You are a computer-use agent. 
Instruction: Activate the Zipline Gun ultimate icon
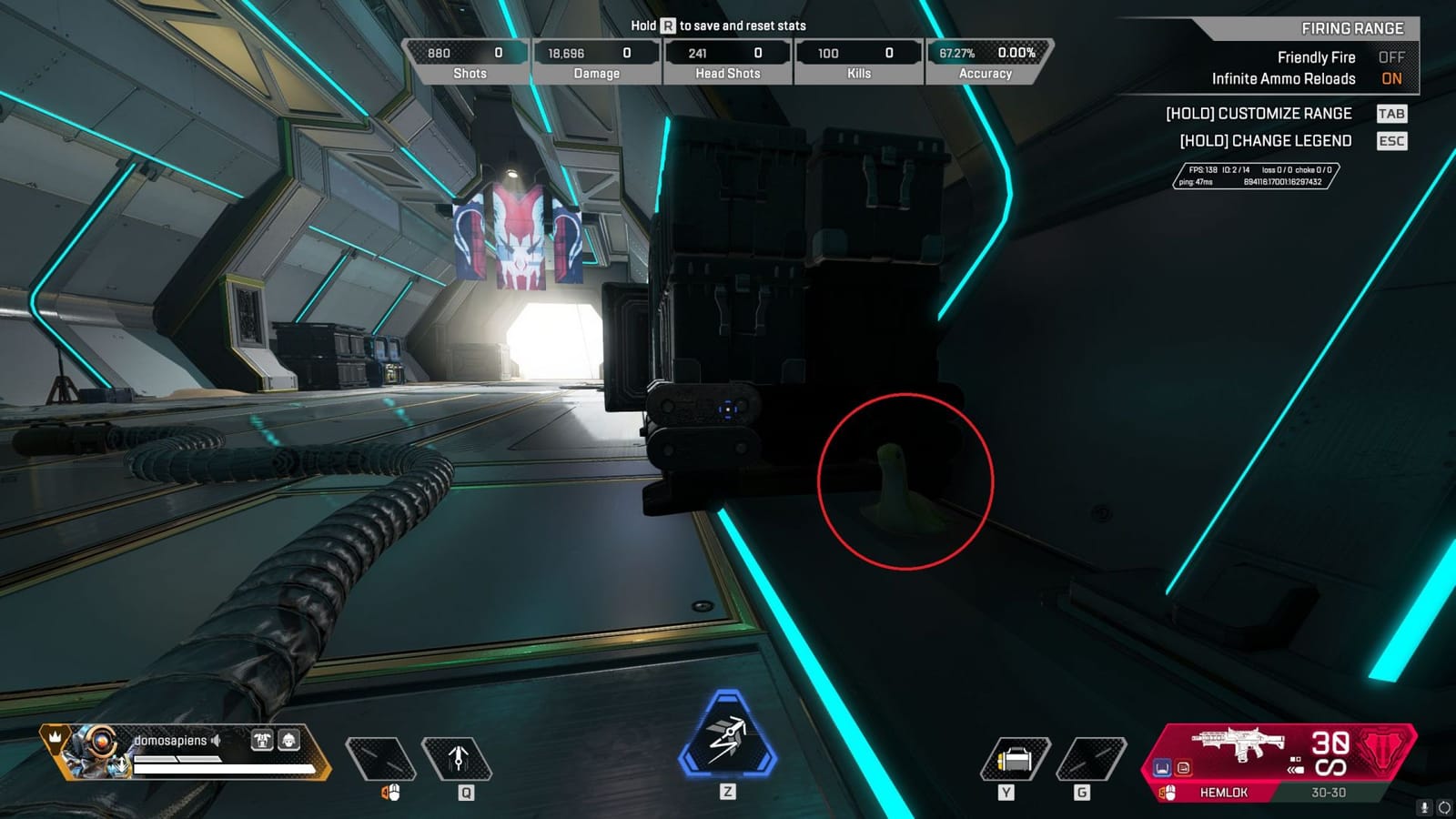pos(725,737)
